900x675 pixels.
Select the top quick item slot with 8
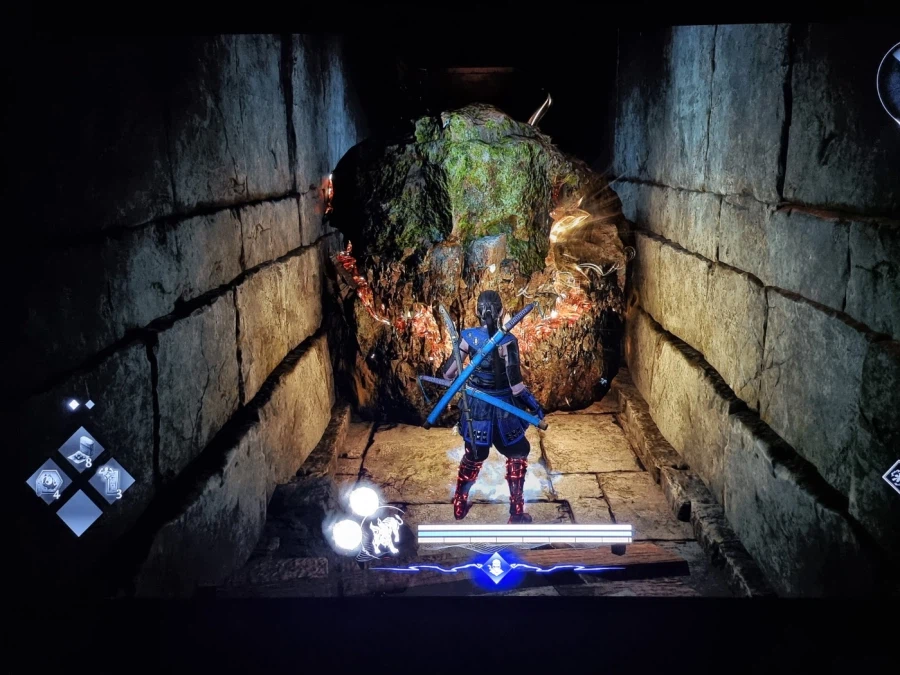[81, 449]
